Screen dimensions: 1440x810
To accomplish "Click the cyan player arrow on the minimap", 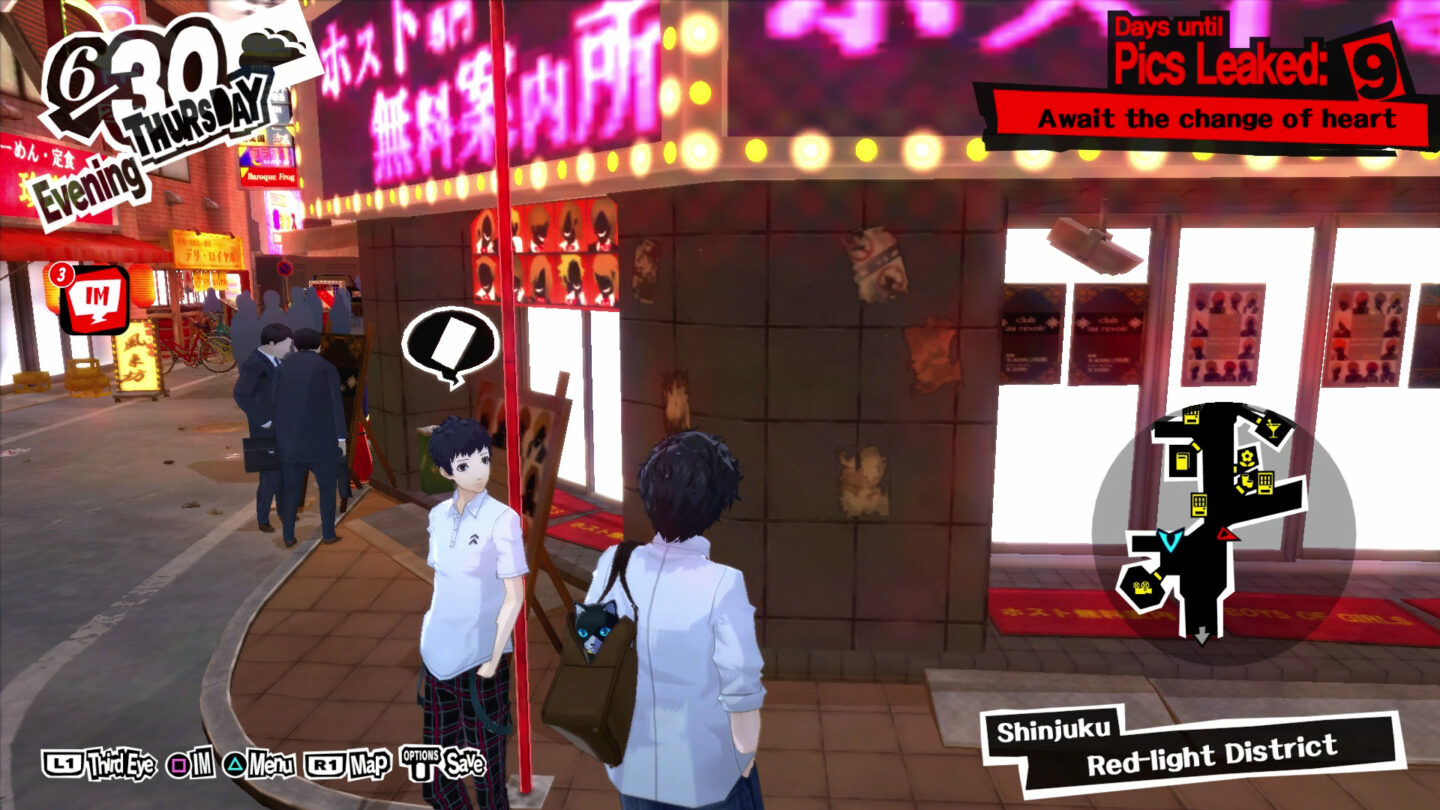I will pyautogui.click(x=1171, y=540).
